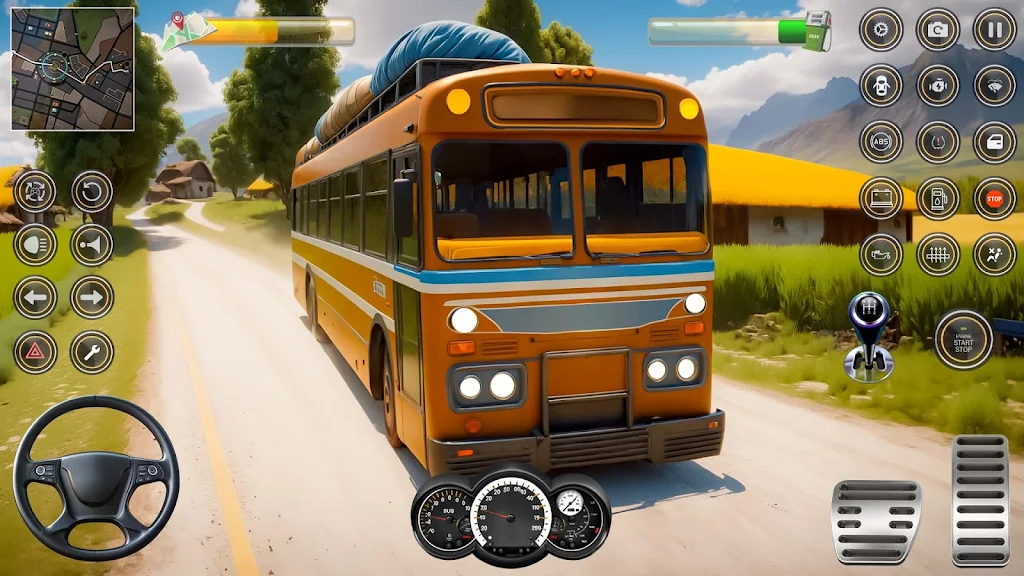This screenshot has height=576, width=1024.
Task: Toggle the headlights button
Action: (35, 245)
